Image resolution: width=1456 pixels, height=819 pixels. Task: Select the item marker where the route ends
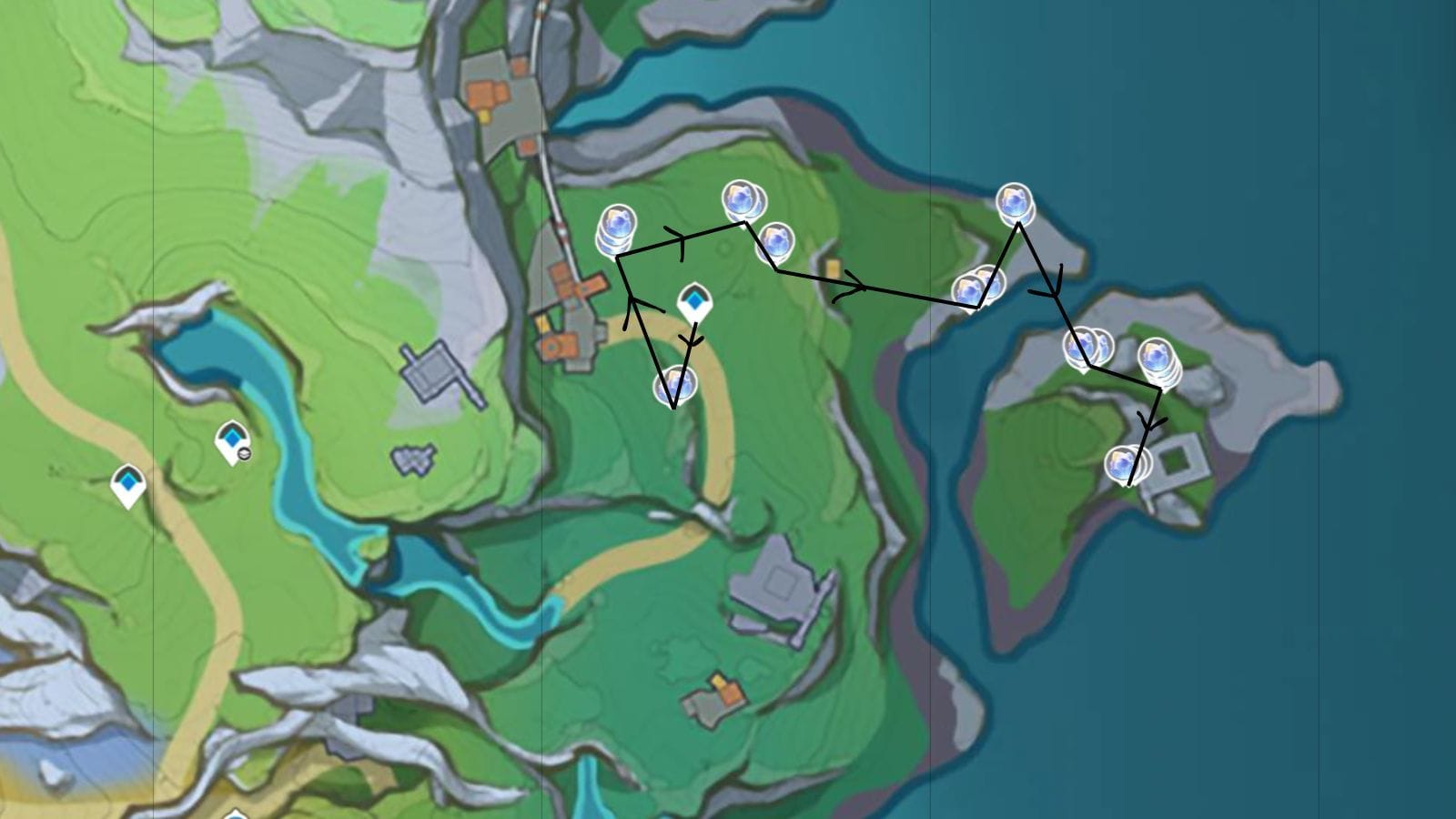pos(1125,464)
